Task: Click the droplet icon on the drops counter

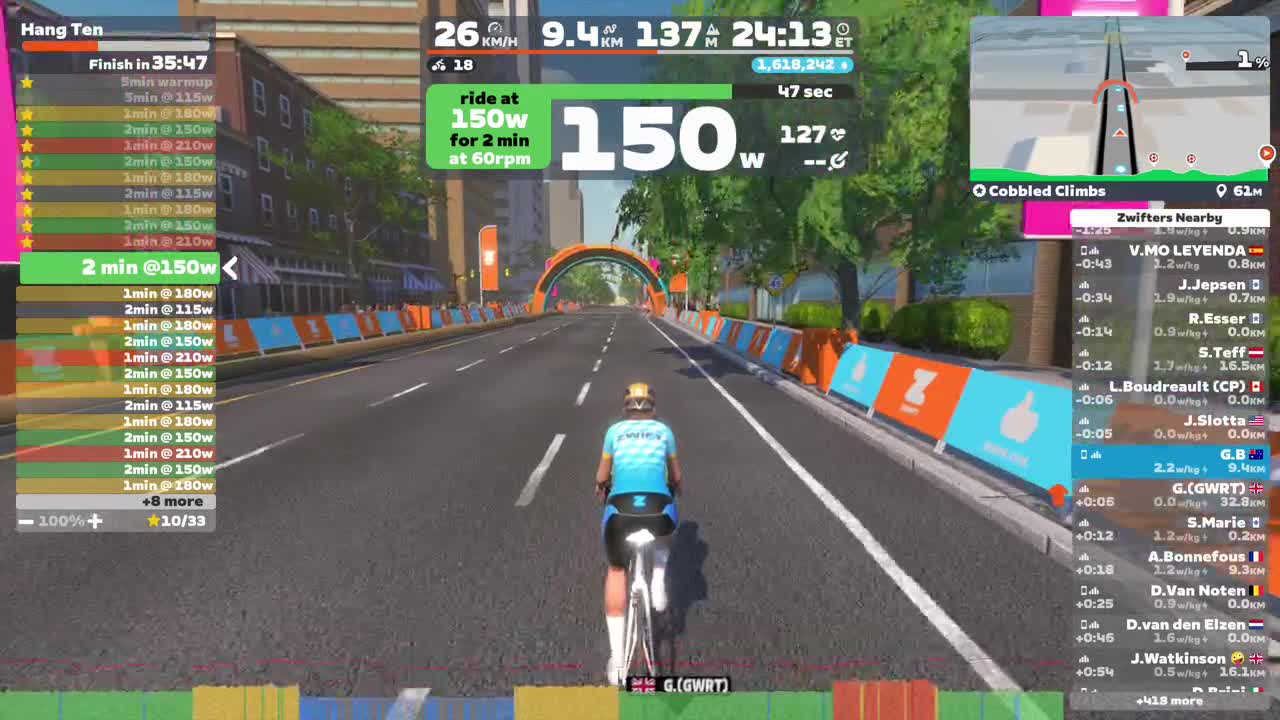Action: [844, 65]
